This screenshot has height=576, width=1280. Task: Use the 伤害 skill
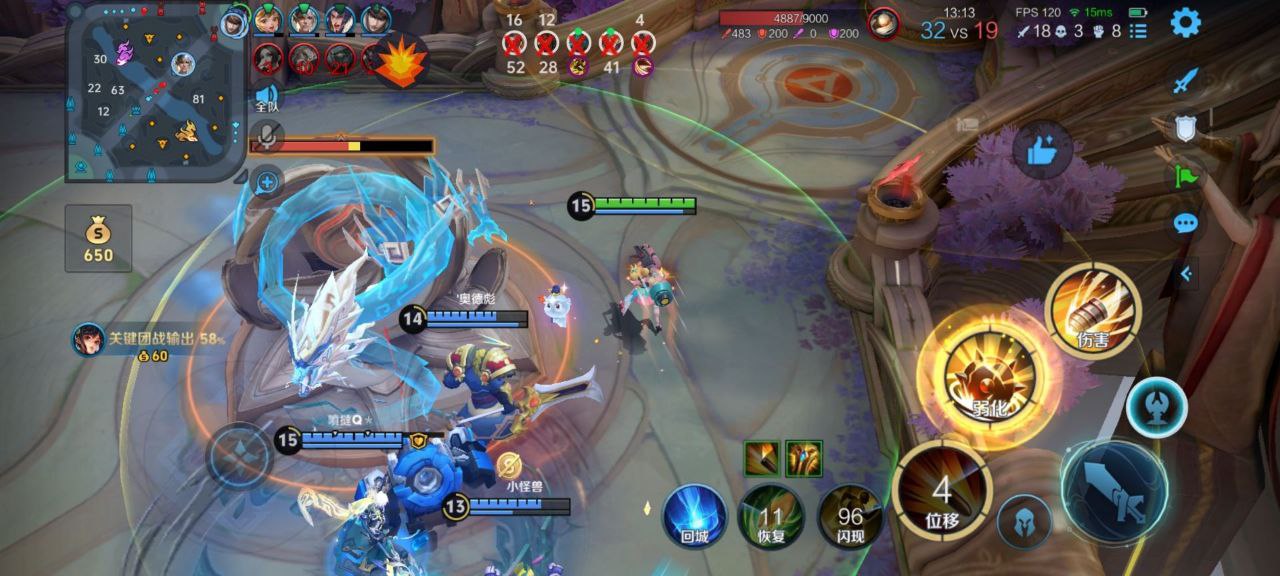click(x=1091, y=310)
